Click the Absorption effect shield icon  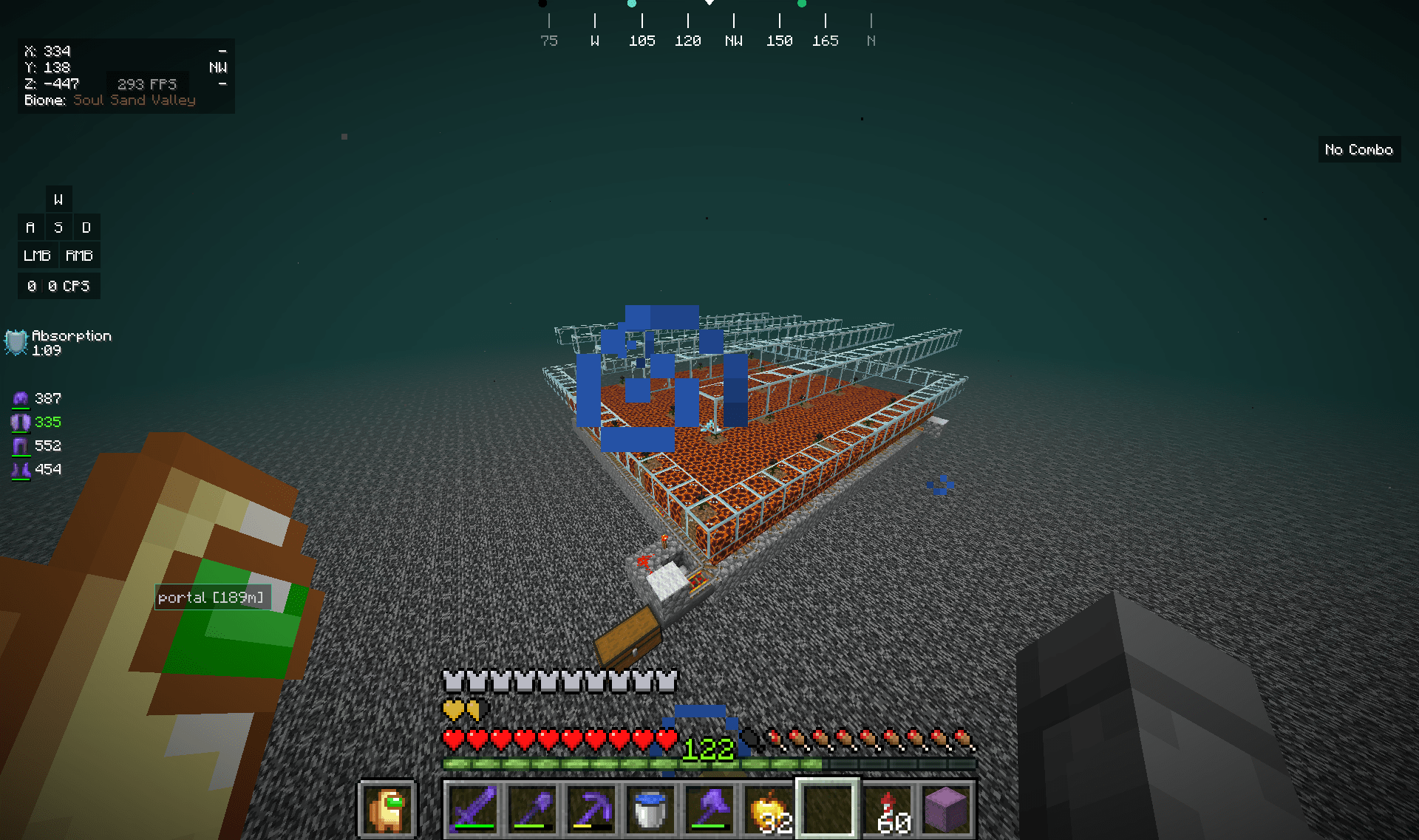tap(15, 343)
